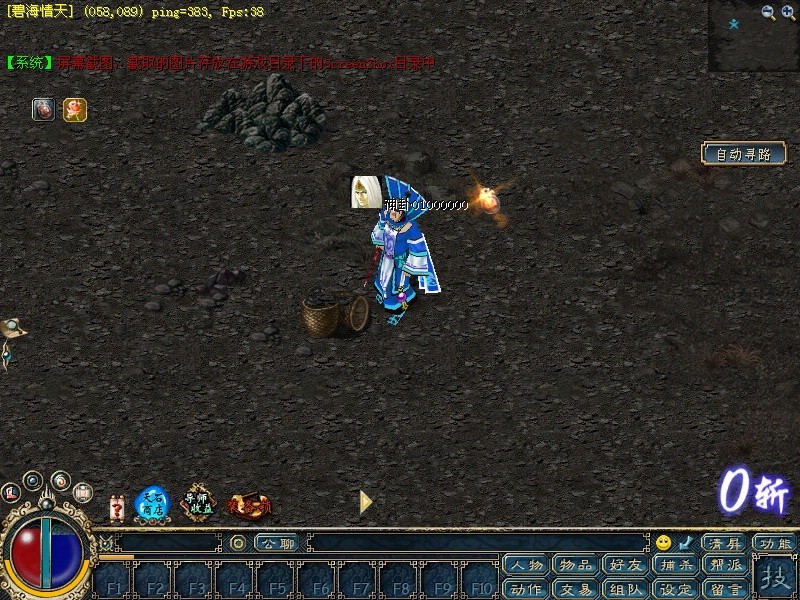The width and height of the screenshot is (800, 600).
Task: Open the 功能 functions menu
Action: (775, 543)
